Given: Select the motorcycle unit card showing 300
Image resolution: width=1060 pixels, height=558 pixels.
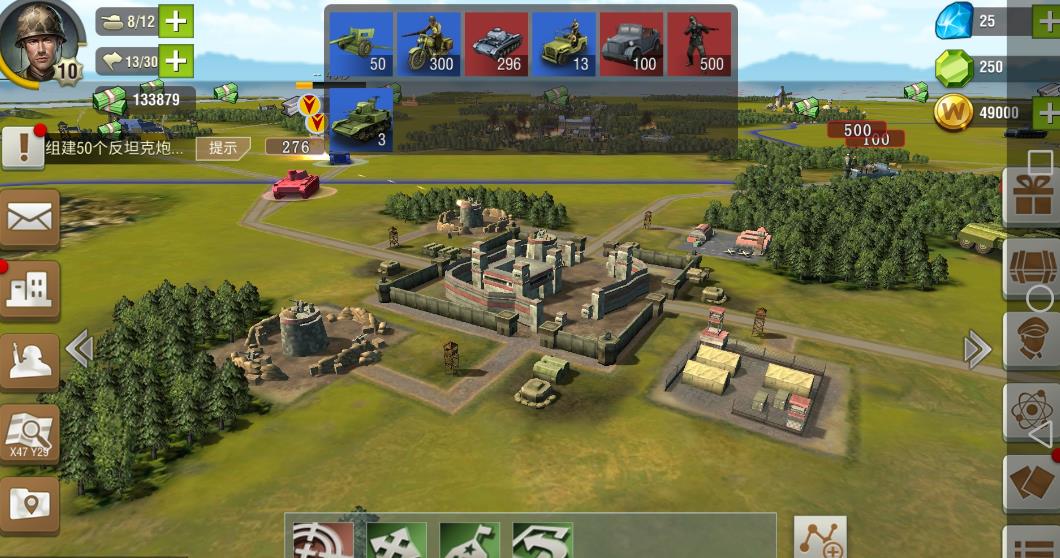Looking at the screenshot, I should coord(428,44).
